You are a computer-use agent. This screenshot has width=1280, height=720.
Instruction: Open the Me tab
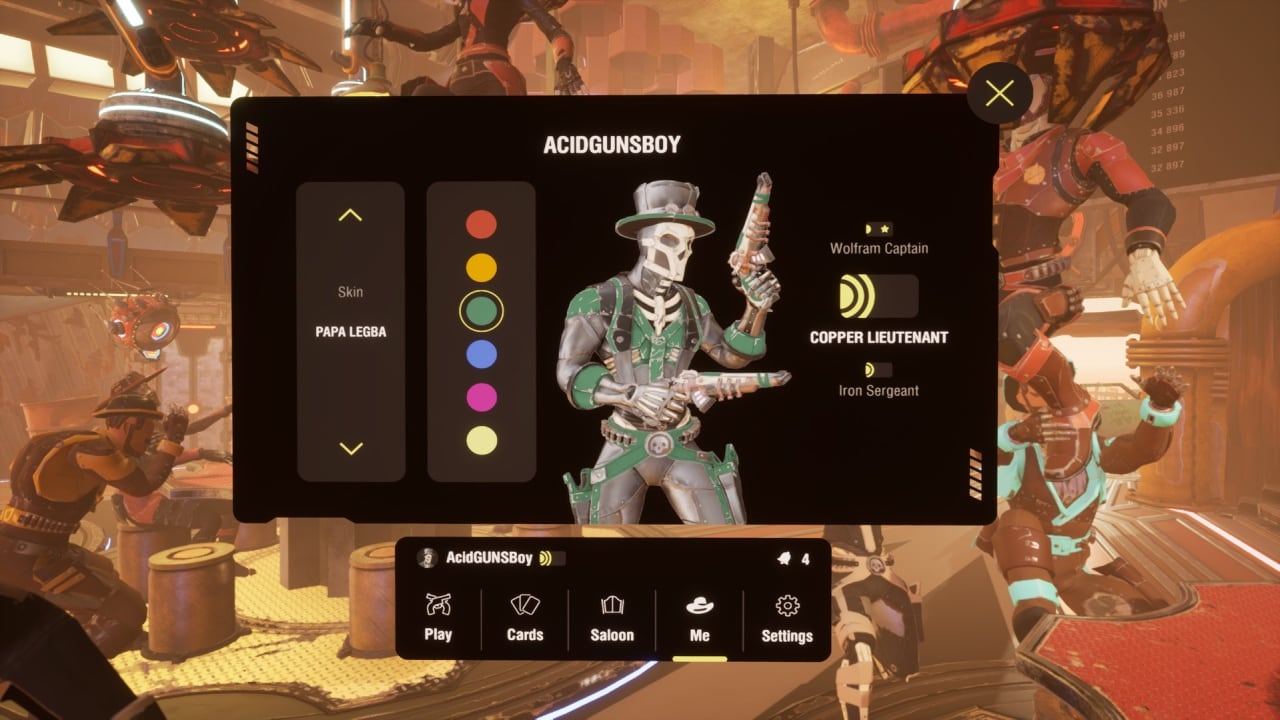[x=699, y=618]
